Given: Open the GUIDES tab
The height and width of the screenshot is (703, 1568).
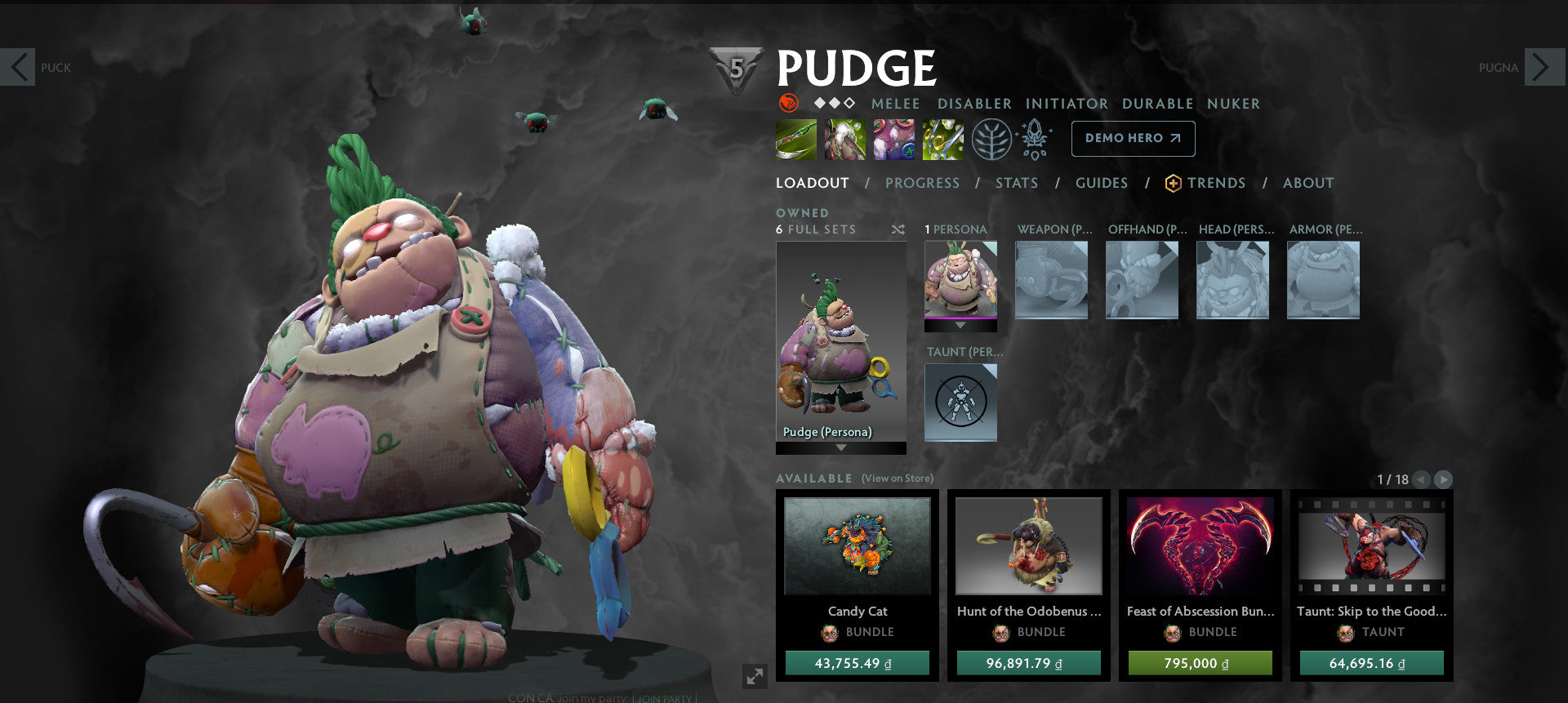Looking at the screenshot, I should (x=1102, y=183).
